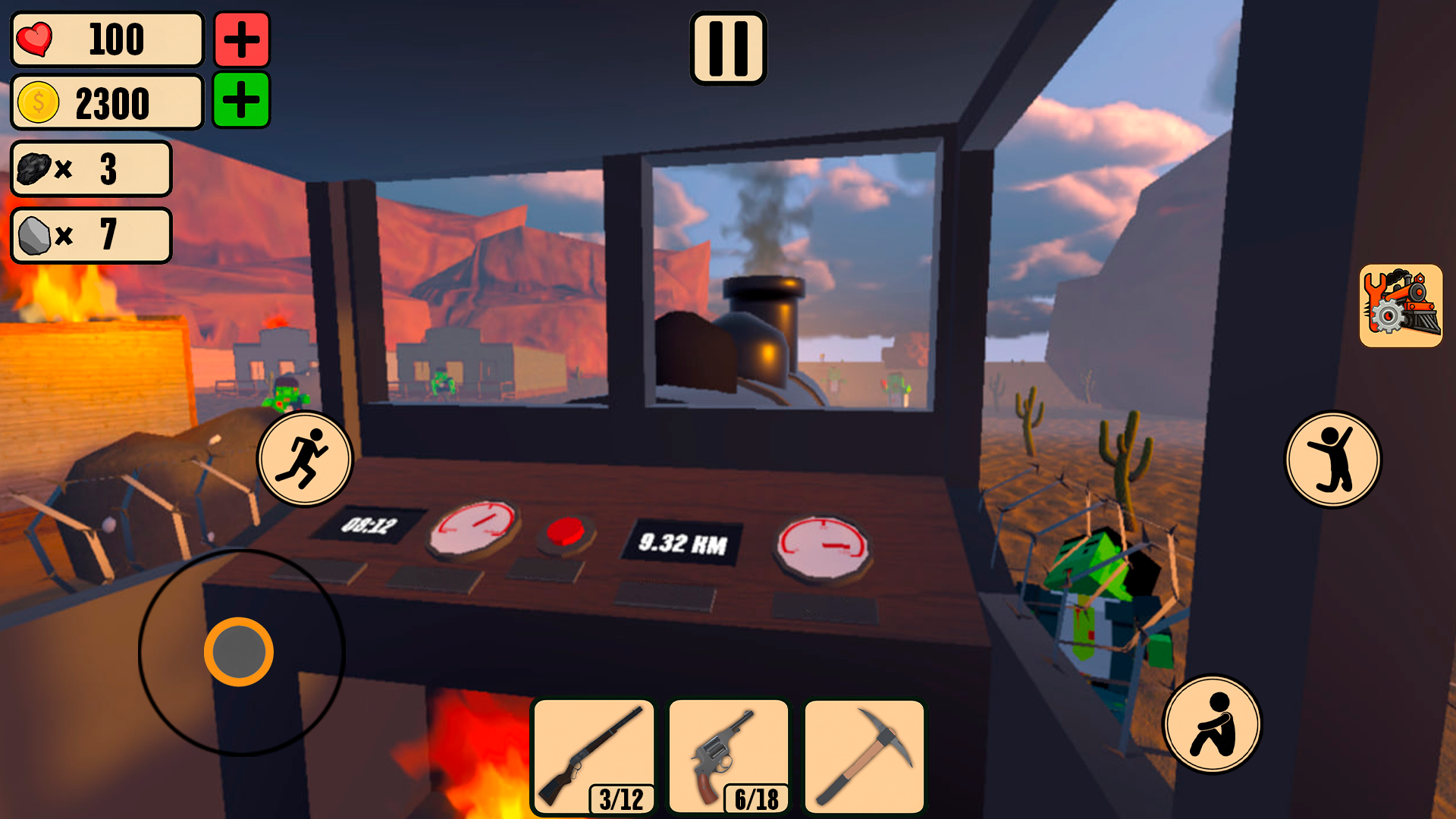Tap the jump control icon
The height and width of the screenshot is (819, 1456).
pyautogui.click(x=1335, y=457)
